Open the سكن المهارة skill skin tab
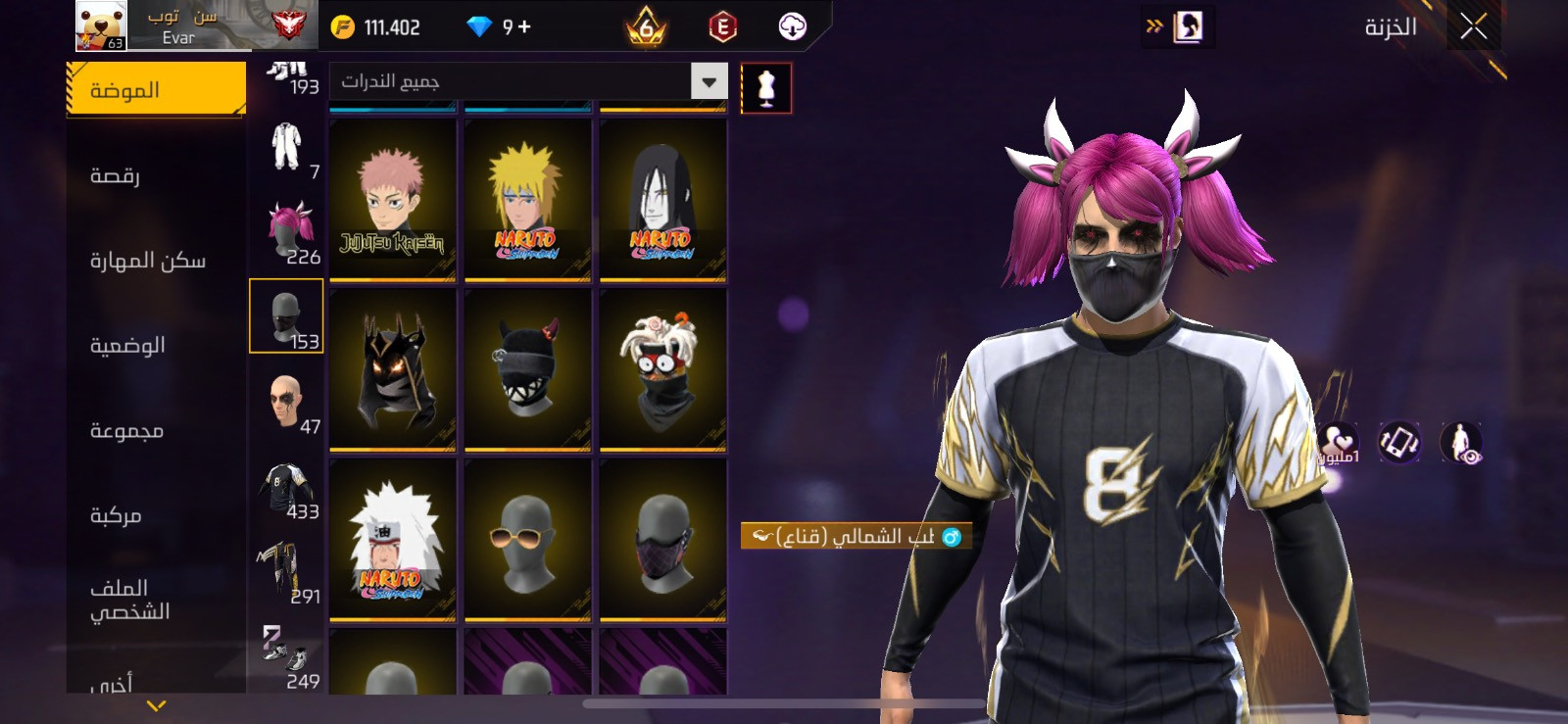Screen dimensions: 1568x724 pyautogui.click(x=156, y=261)
